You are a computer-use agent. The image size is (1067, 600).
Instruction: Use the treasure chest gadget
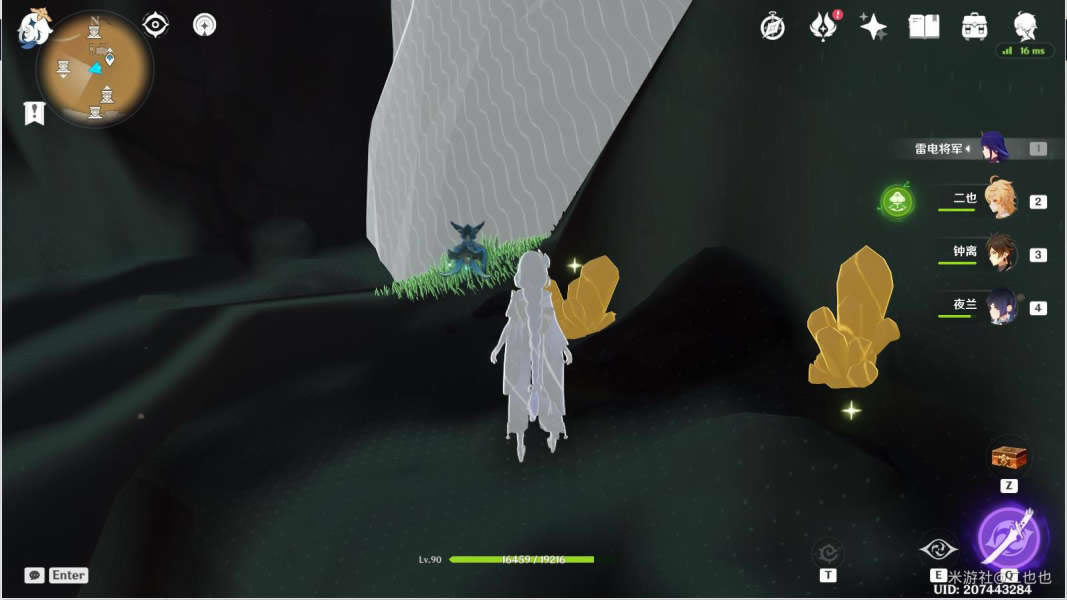(x=1009, y=457)
